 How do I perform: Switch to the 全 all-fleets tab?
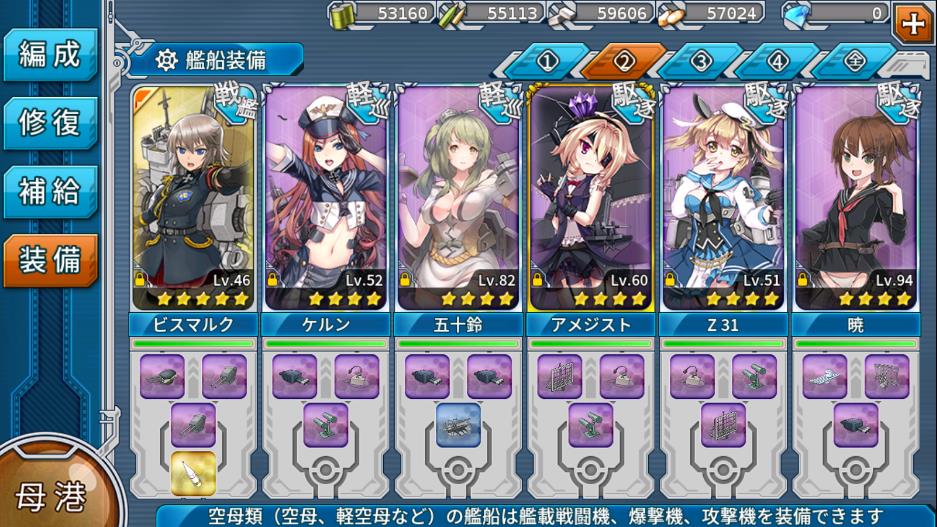click(x=854, y=61)
